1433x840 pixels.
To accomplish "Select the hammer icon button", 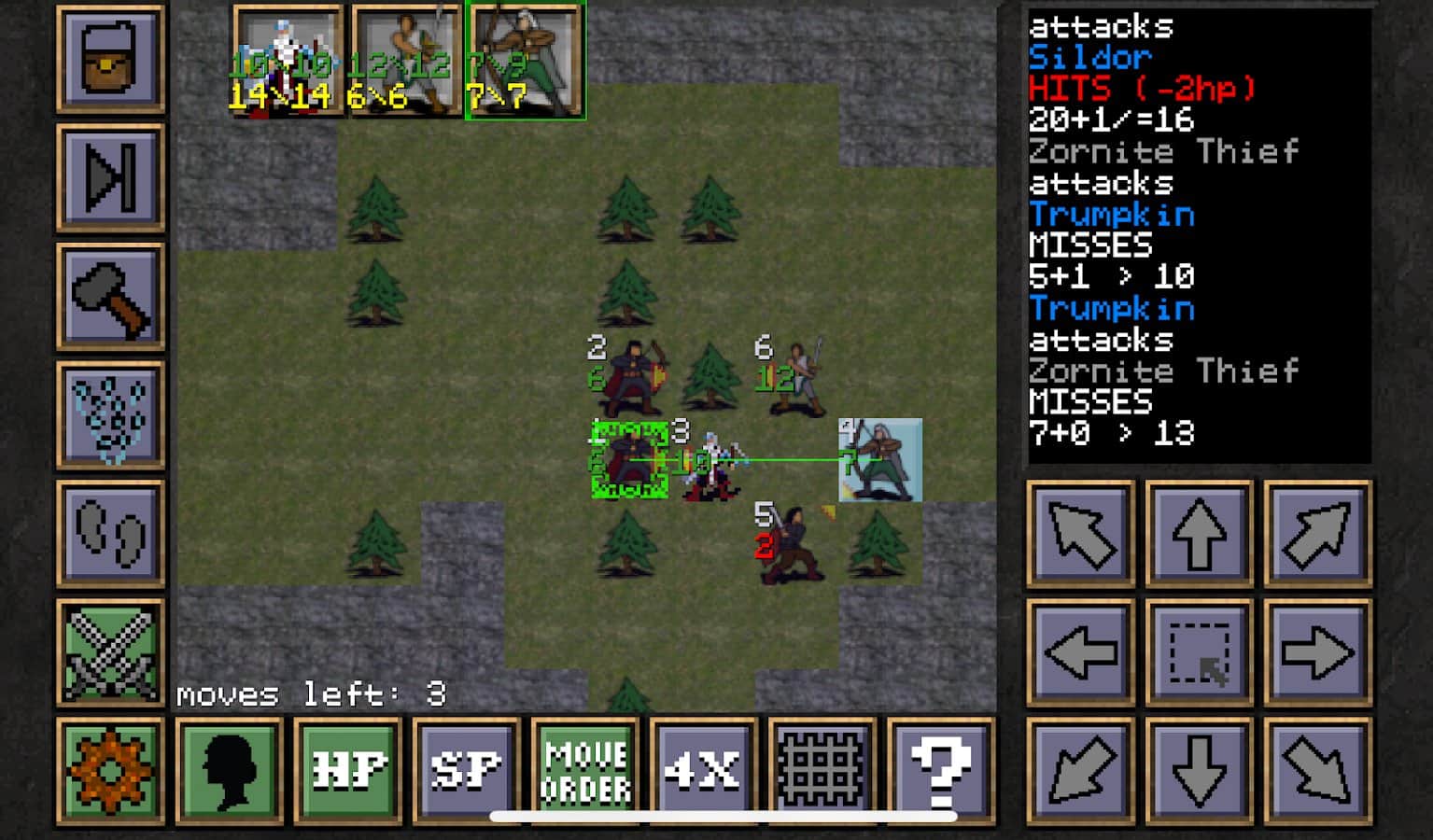I will point(110,296).
